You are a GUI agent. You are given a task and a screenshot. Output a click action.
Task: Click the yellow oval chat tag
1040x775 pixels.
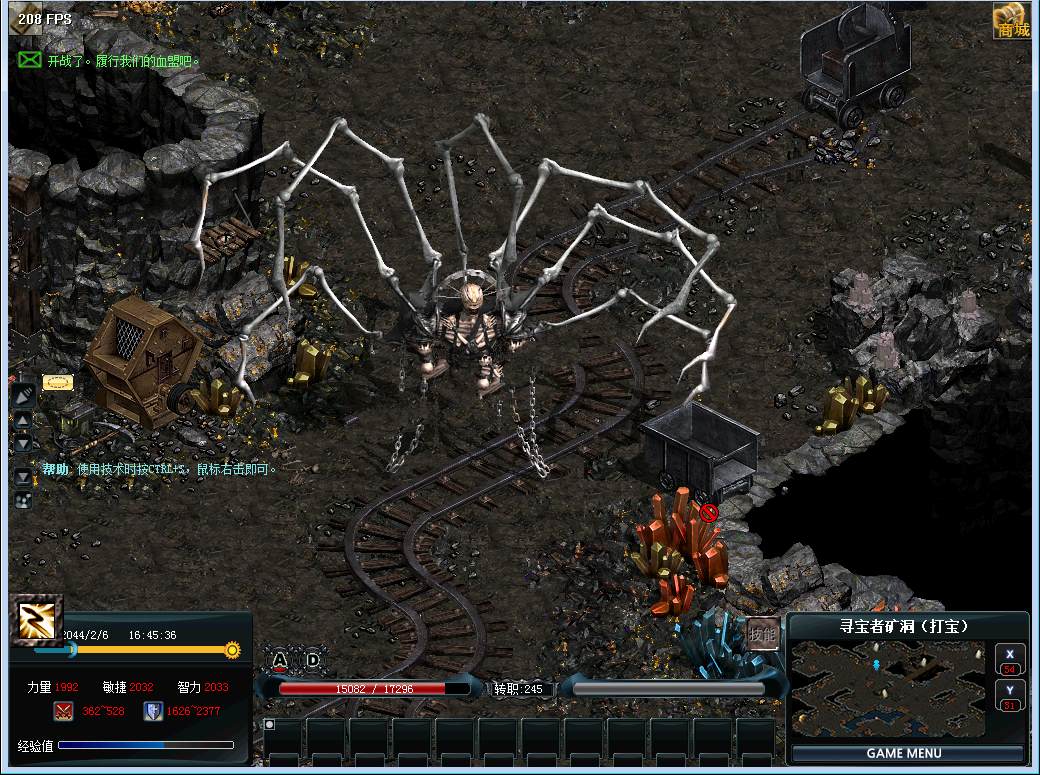point(57,382)
